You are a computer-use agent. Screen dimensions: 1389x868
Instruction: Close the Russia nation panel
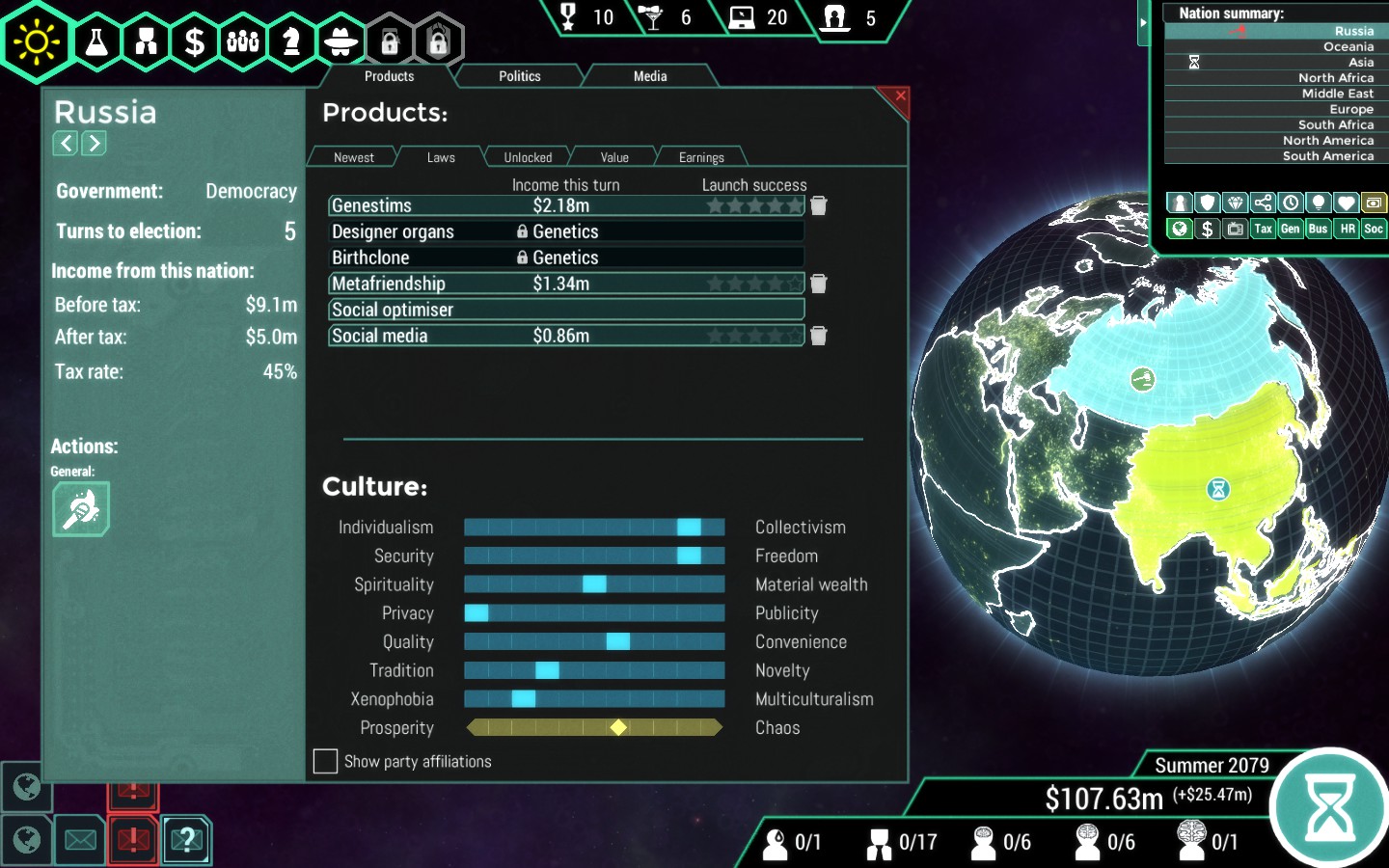(899, 96)
